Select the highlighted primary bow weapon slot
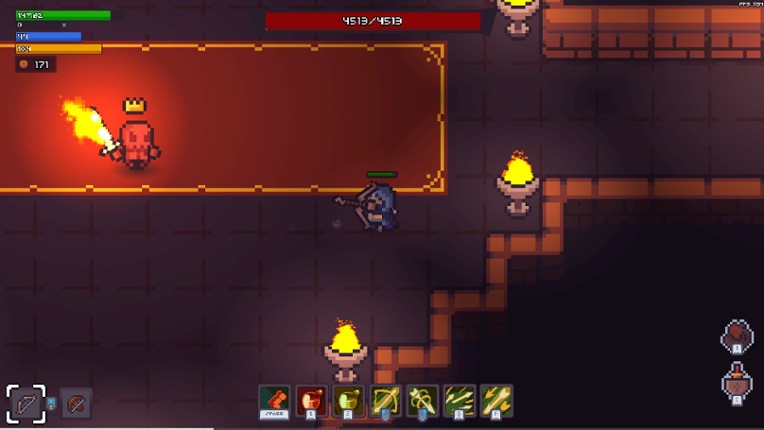This screenshot has height=430, width=764. click(x=26, y=404)
